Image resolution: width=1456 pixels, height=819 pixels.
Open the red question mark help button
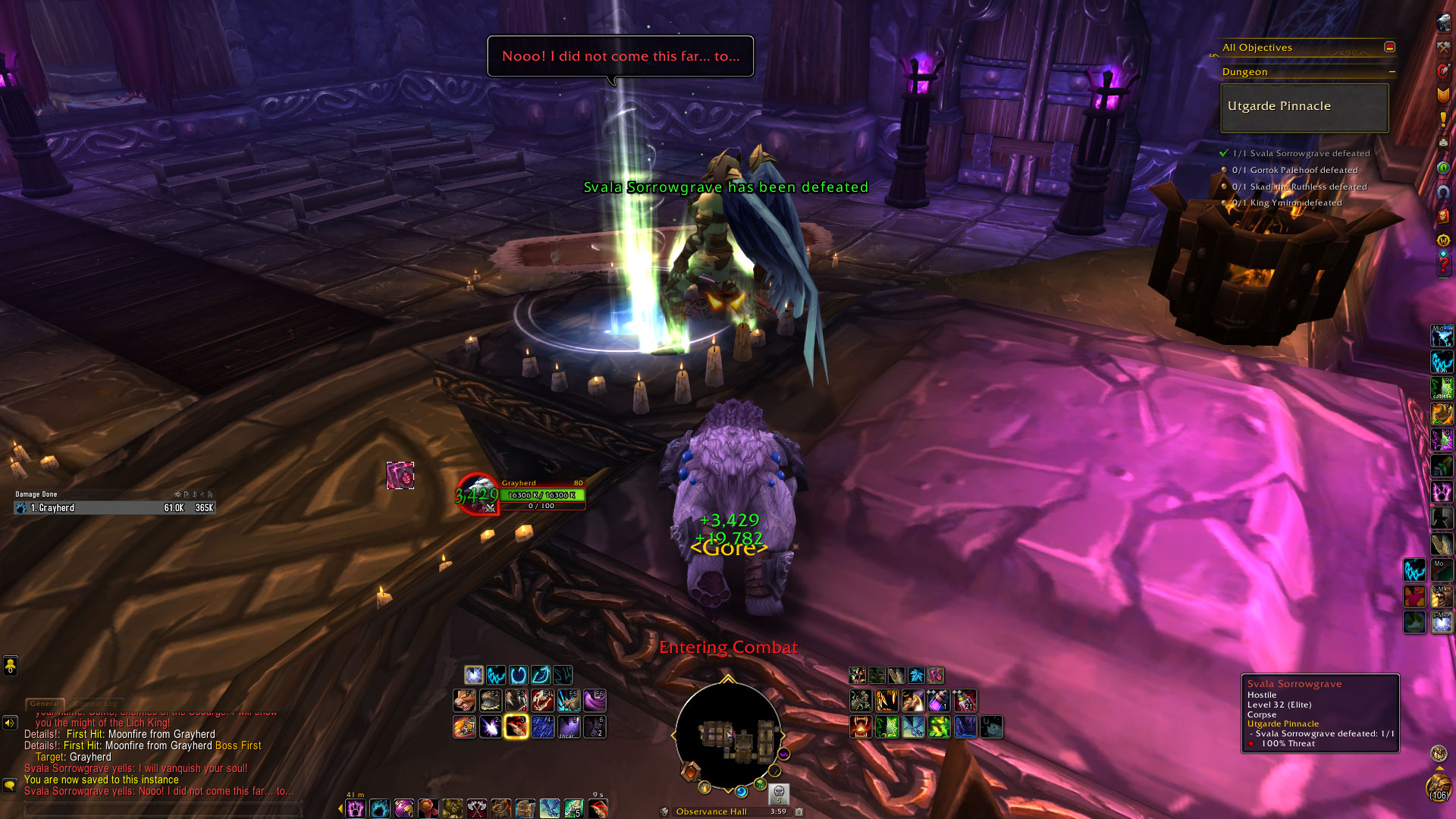click(1443, 265)
